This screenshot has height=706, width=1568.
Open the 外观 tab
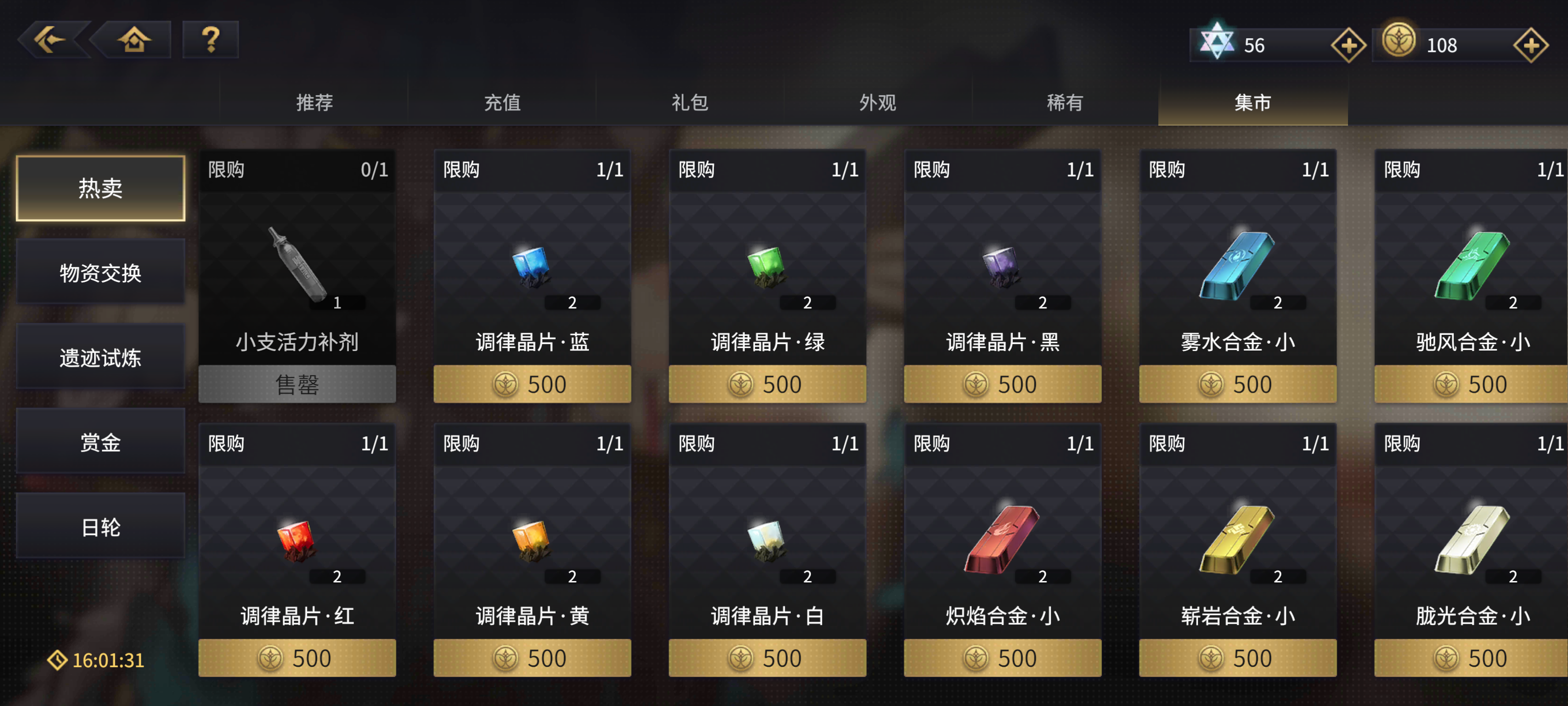tap(877, 103)
